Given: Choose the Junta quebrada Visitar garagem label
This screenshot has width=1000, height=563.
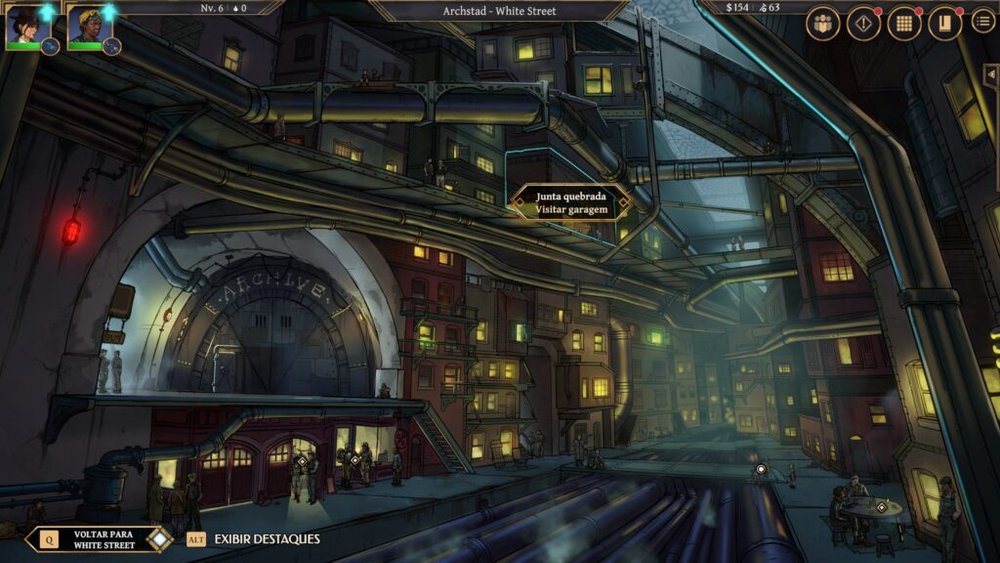Looking at the screenshot, I should pyautogui.click(x=571, y=203).
